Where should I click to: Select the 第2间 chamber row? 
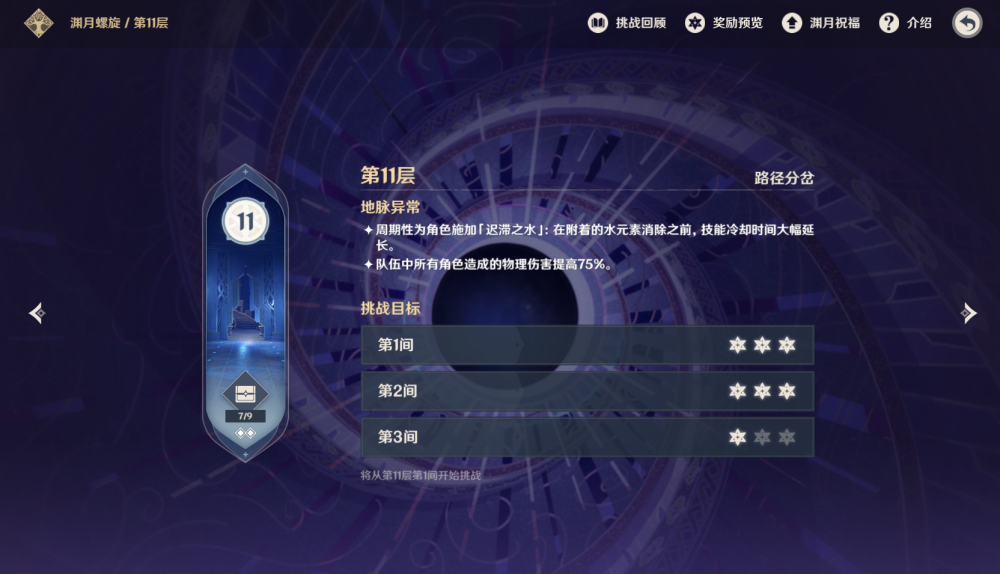tap(587, 391)
